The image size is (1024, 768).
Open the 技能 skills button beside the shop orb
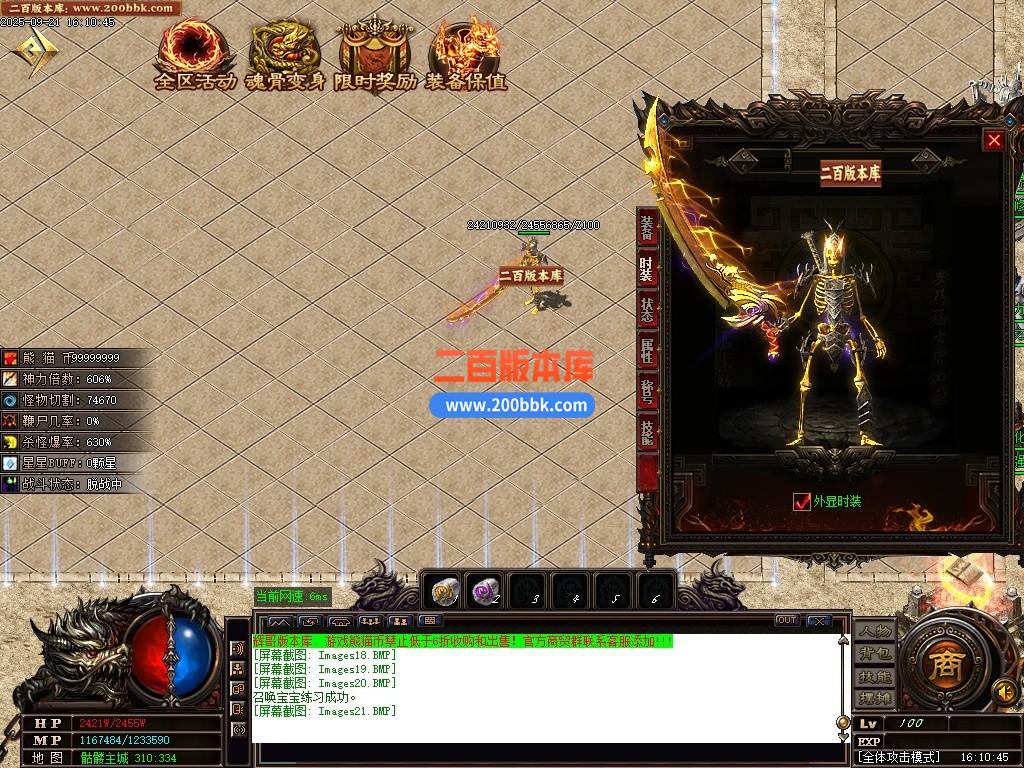coord(874,676)
